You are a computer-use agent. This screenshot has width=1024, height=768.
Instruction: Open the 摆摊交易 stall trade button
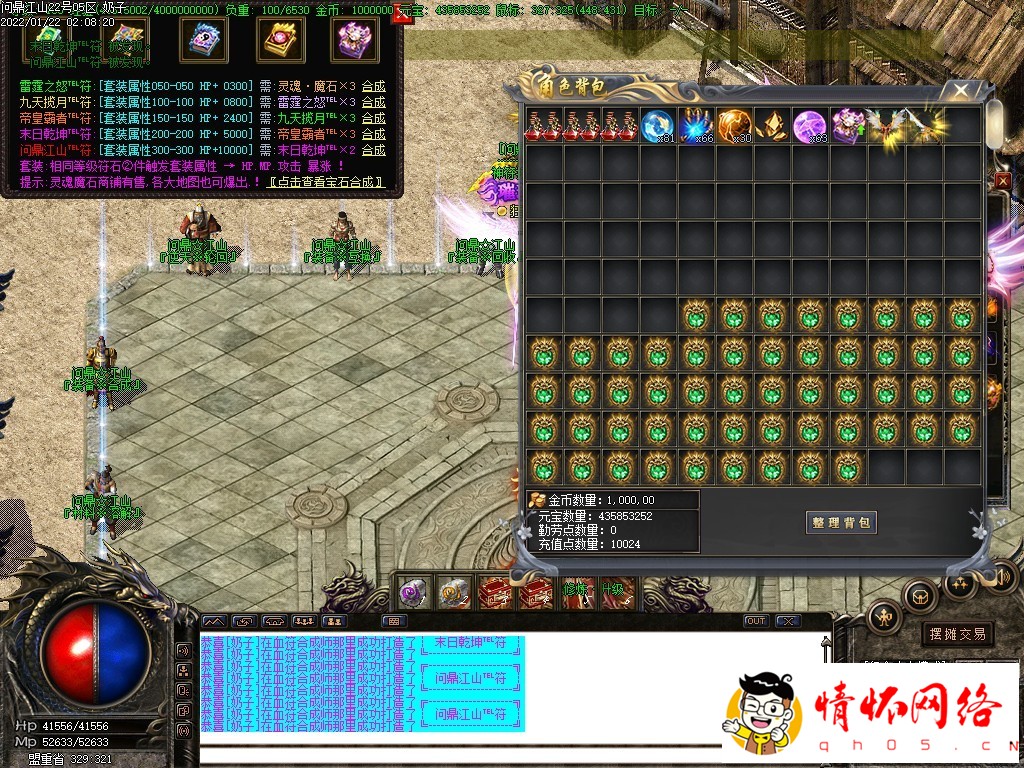957,634
